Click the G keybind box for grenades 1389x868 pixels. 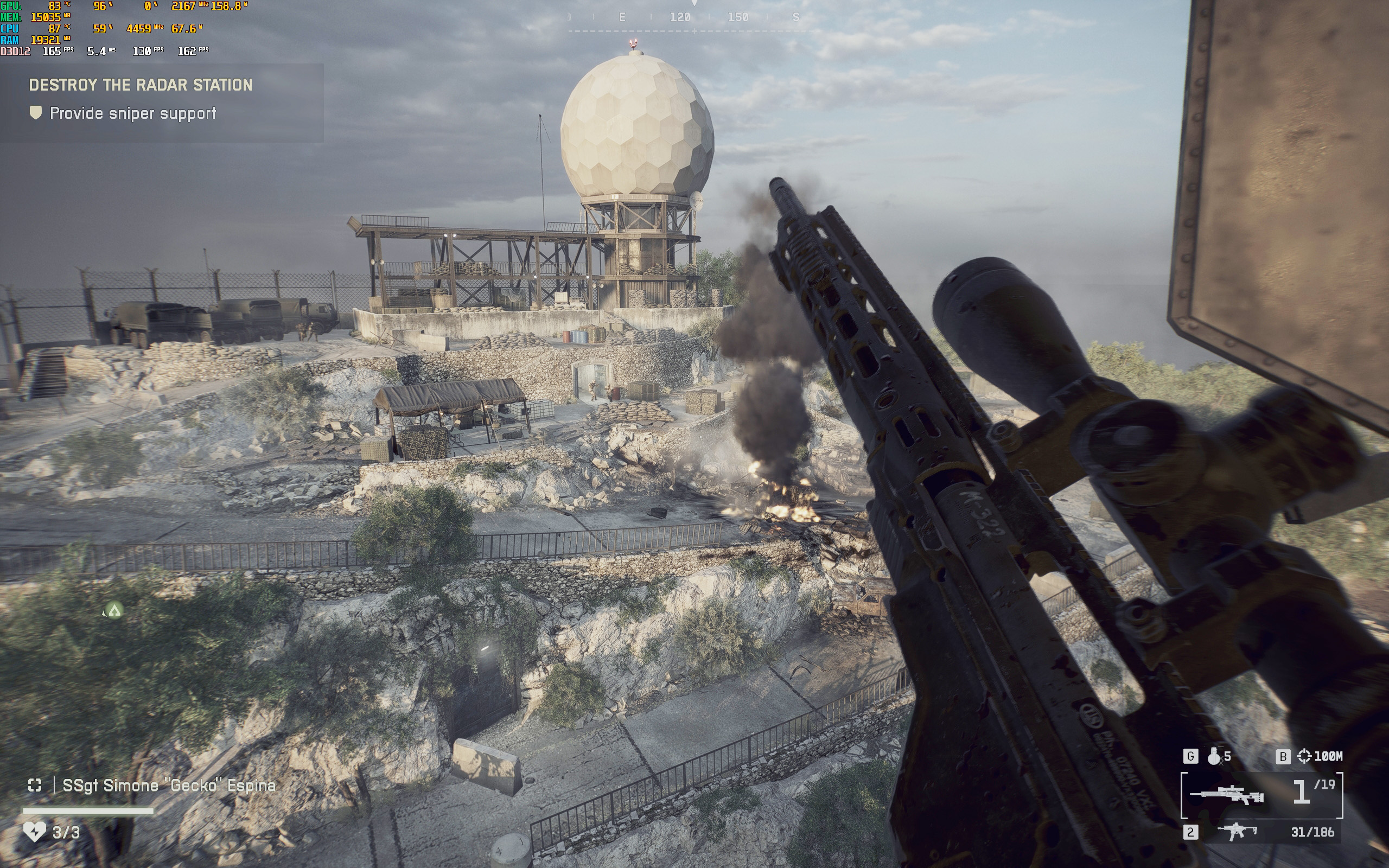click(1190, 757)
